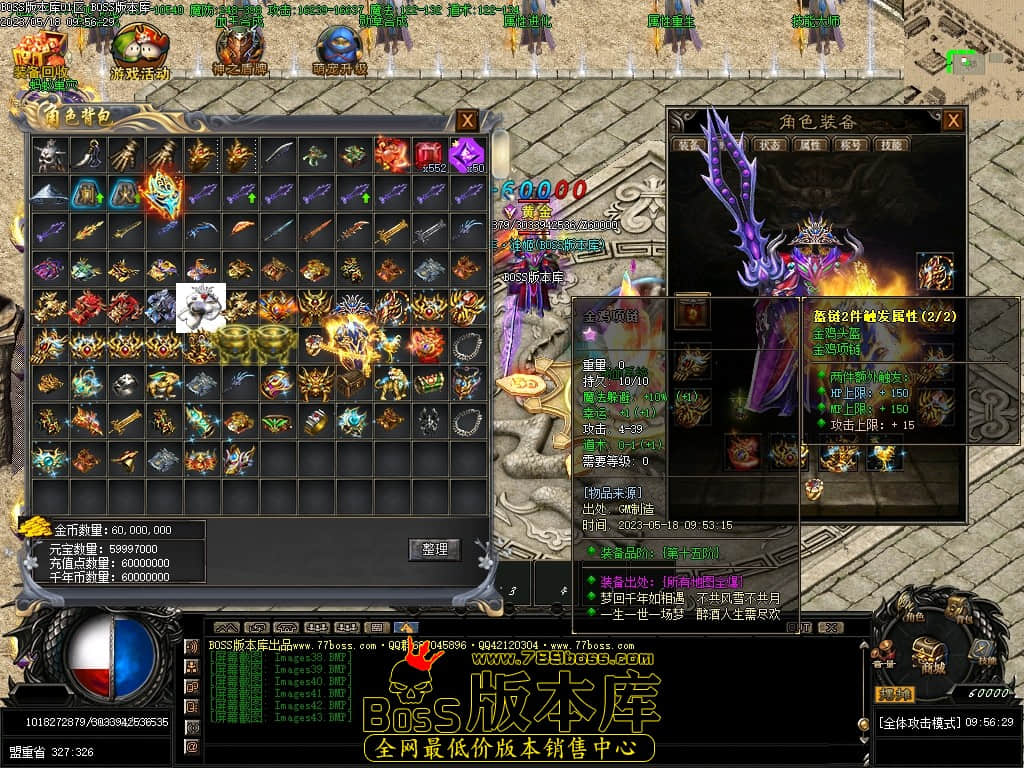Select the white-highlighted item in the bag

(201, 307)
